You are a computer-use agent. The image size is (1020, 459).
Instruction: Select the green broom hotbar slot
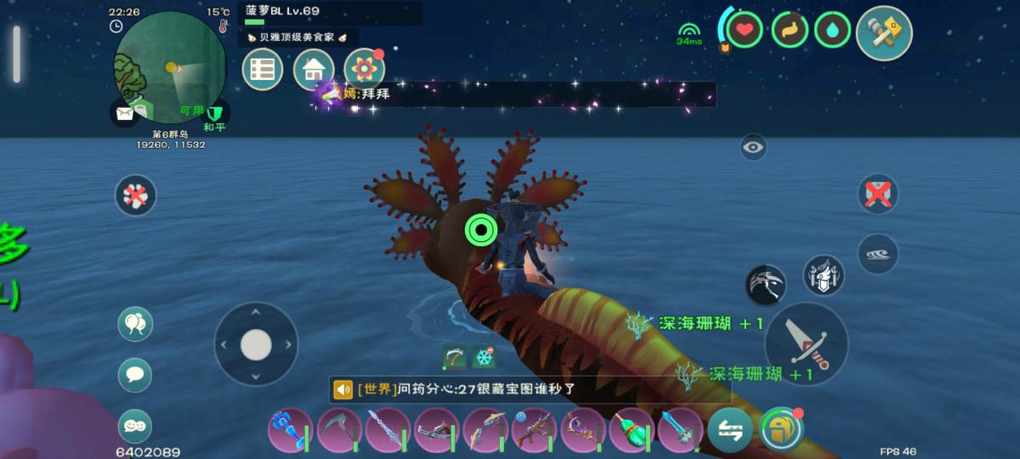coord(632,430)
